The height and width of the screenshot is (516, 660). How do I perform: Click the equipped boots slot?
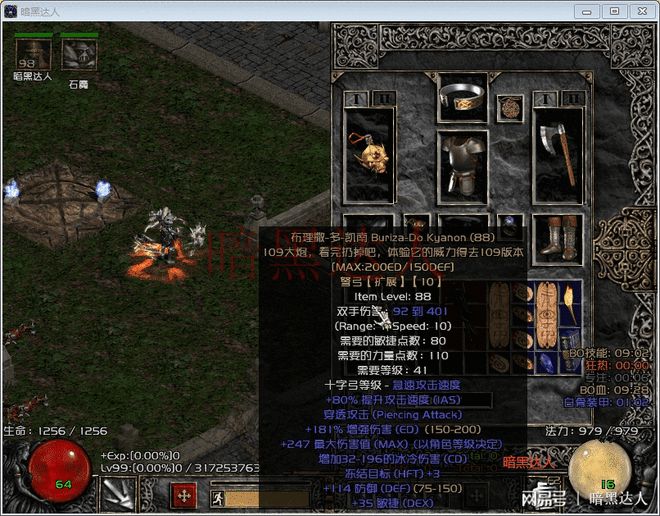coord(557,236)
